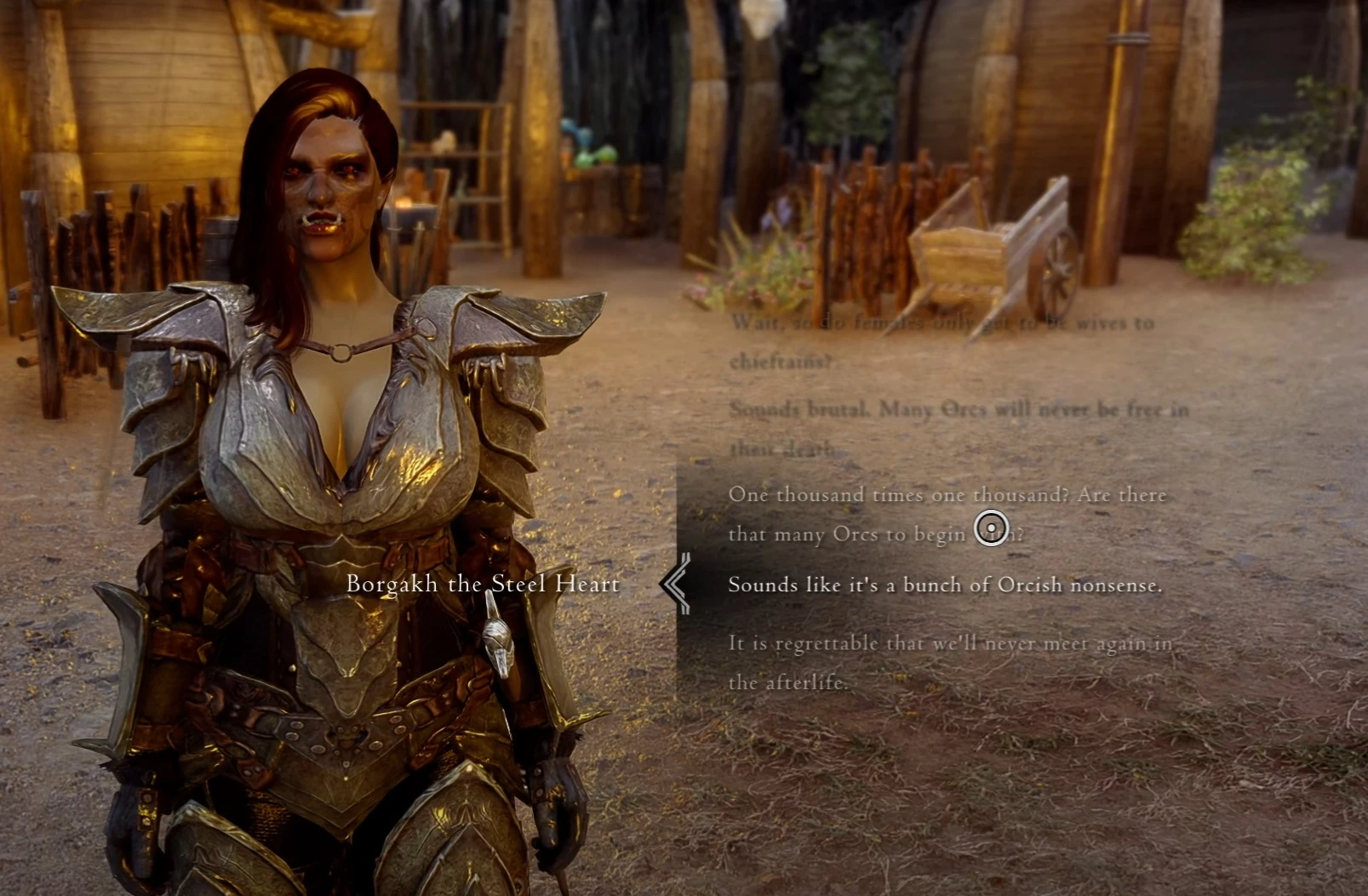The image size is (1368, 896).
Task: Choose the "Sounds brutal" reply
Action: [x=958, y=428]
